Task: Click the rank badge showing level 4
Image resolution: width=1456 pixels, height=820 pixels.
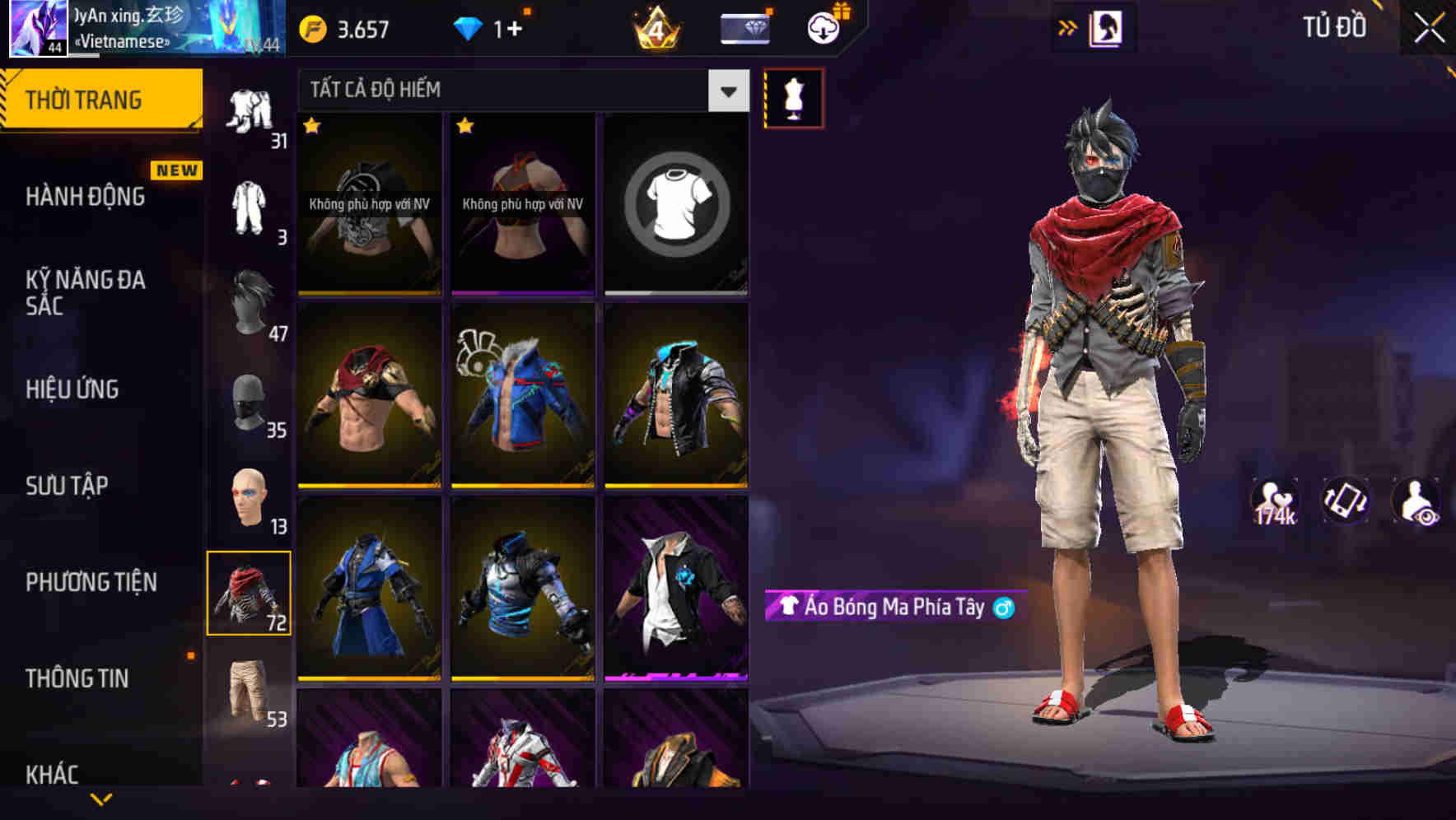Action: (655, 27)
